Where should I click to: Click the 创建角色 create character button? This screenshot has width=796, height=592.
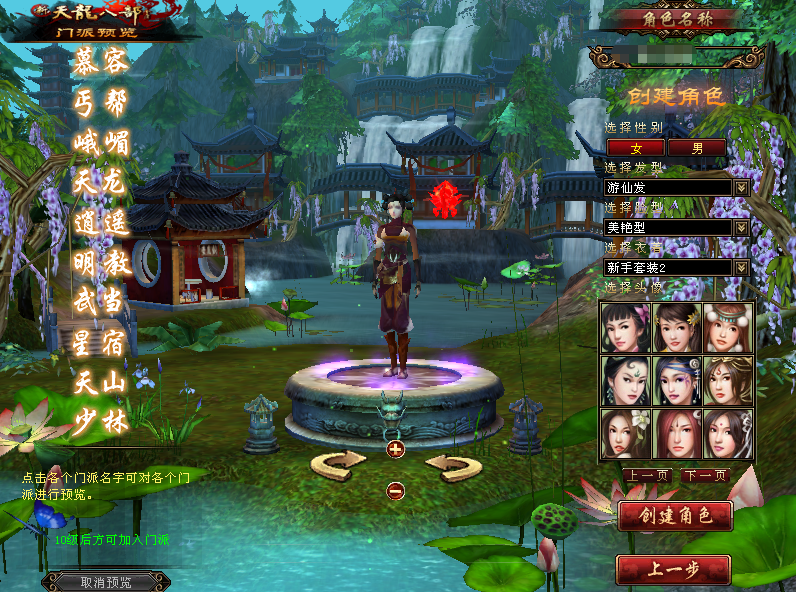(x=675, y=516)
